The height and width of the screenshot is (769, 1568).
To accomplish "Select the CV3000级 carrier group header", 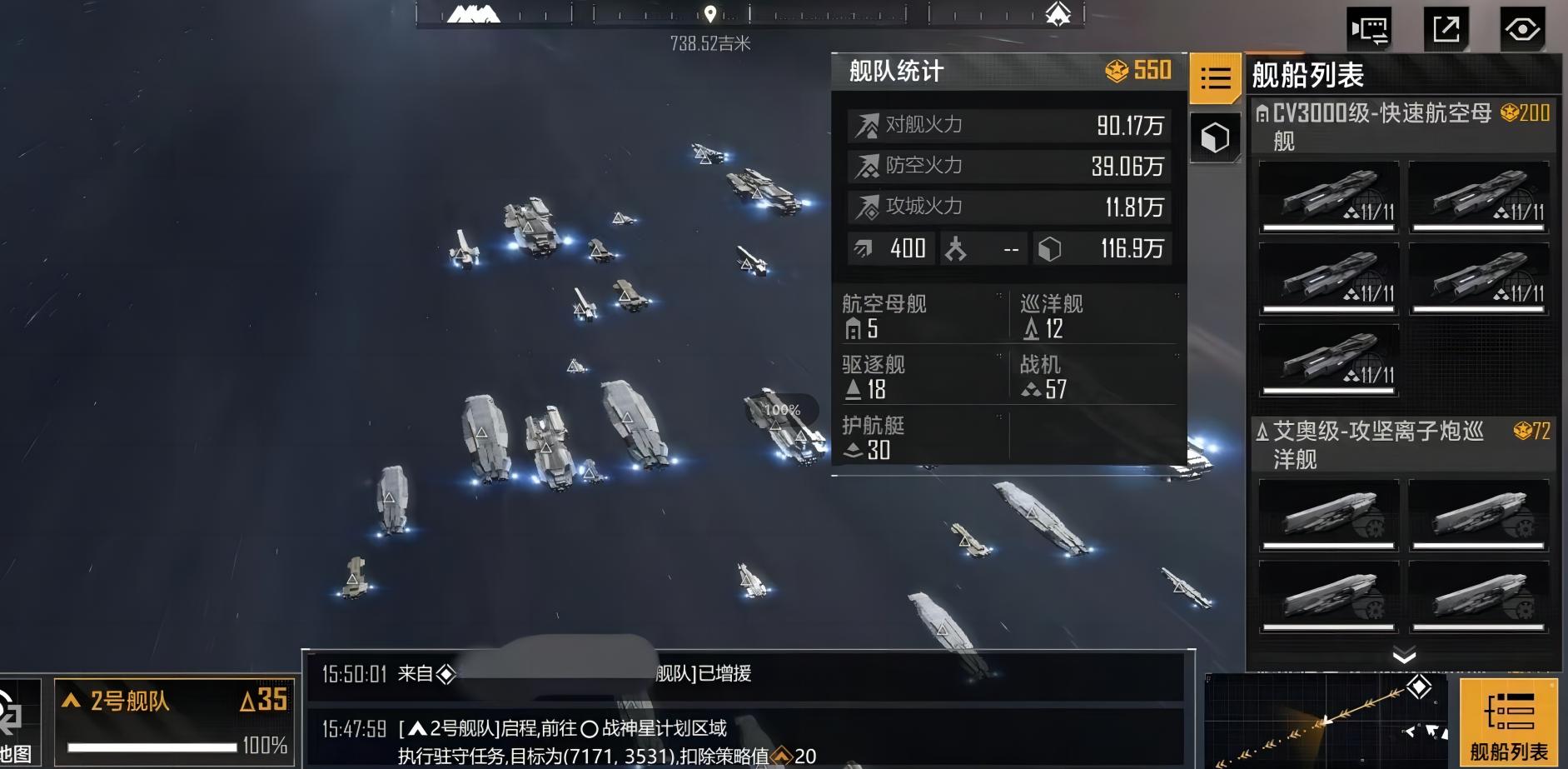I will [1403, 126].
